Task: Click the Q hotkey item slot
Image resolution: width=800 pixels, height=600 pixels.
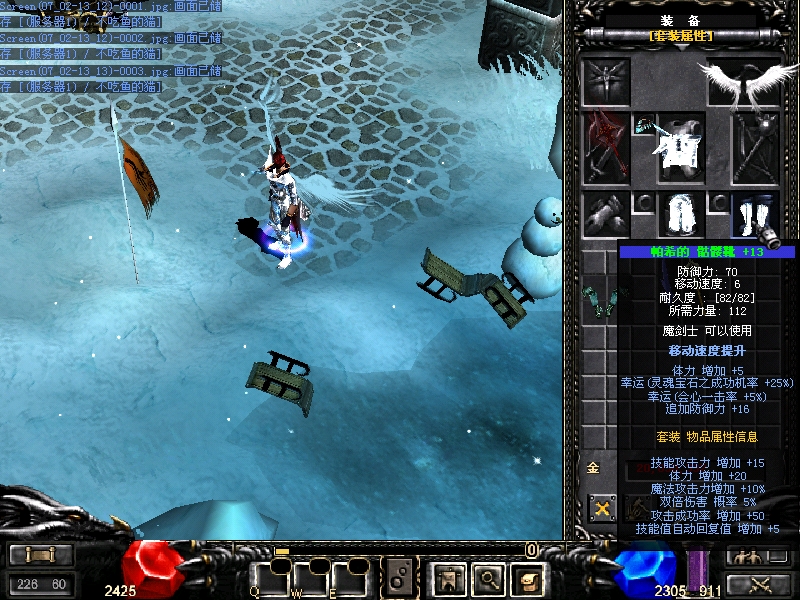Action: pyautogui.click(x=271, y=577)
